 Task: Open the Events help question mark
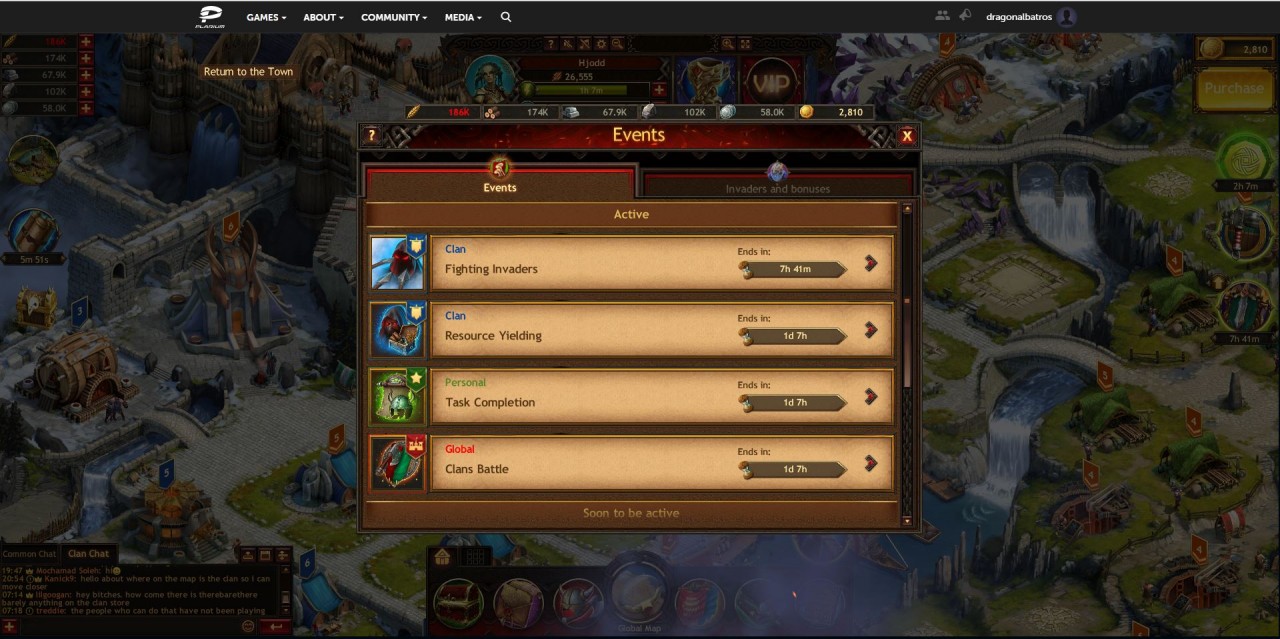(x=371, y=136)
